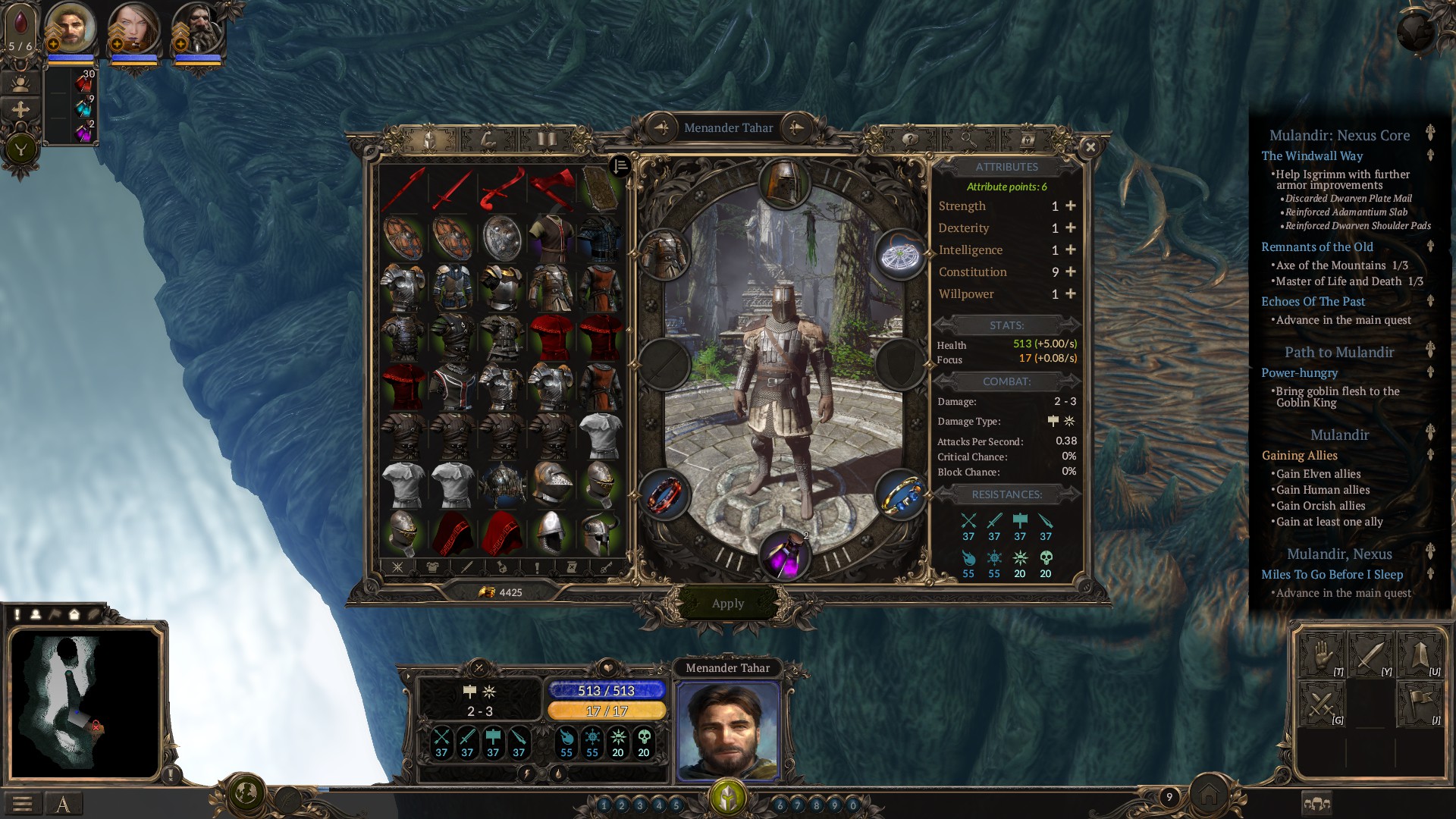Select the dwarf party portrait
This screenshot has height=819, width=1456.
coord(199,29)
